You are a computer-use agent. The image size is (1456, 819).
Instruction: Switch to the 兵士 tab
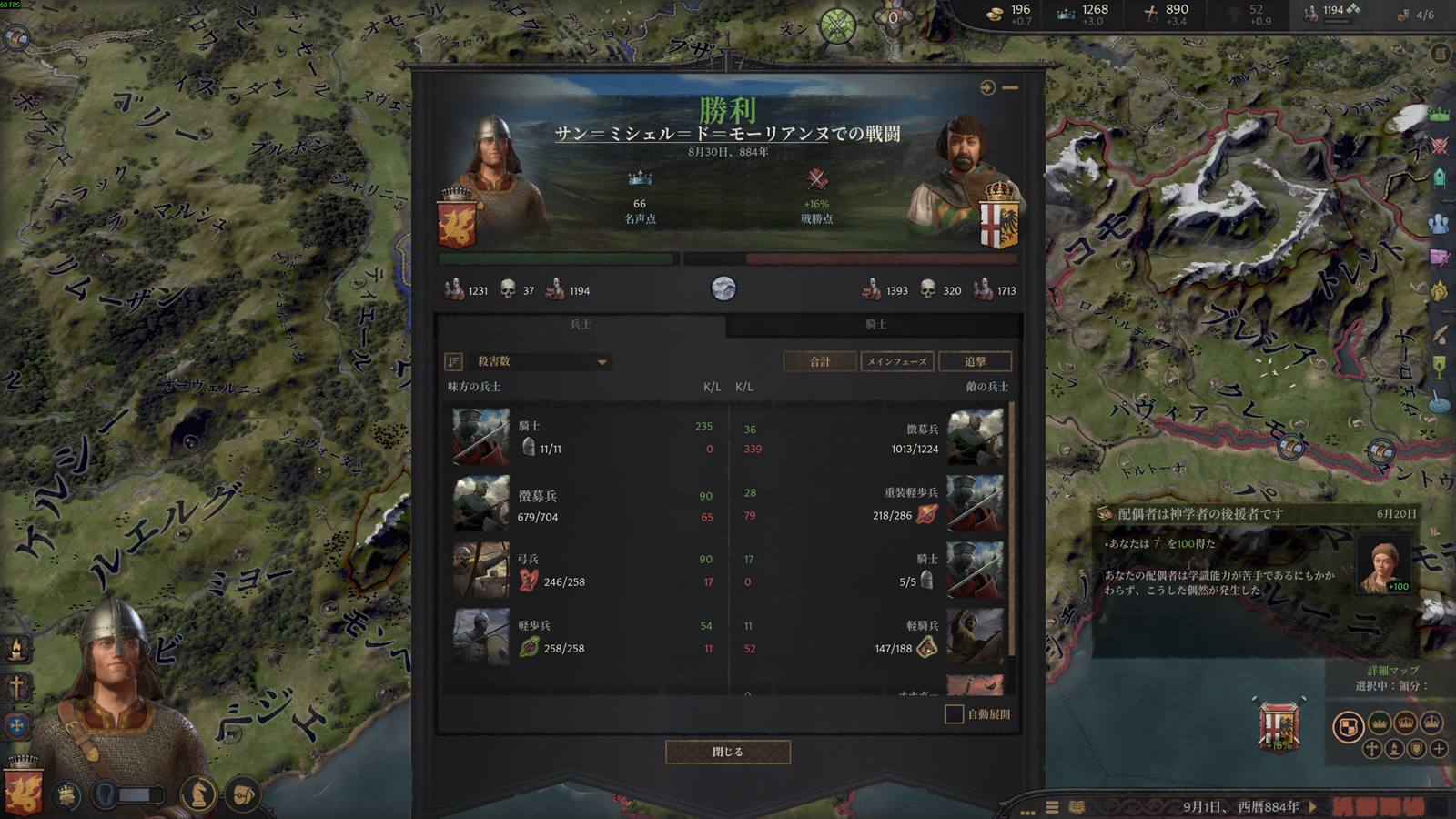tap(581, 324)
